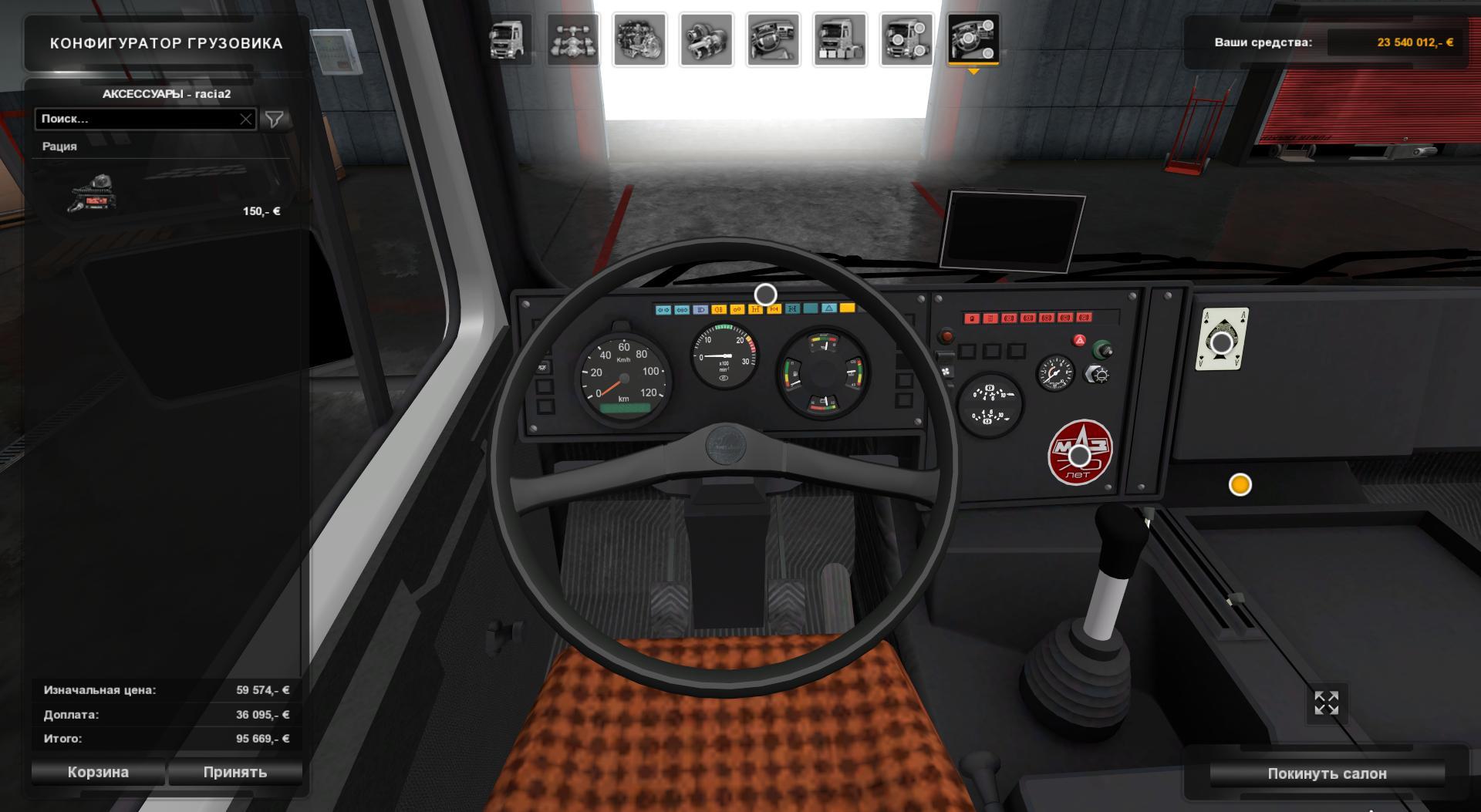
Task: Switch to the engine category
Action: pos(640,39)
